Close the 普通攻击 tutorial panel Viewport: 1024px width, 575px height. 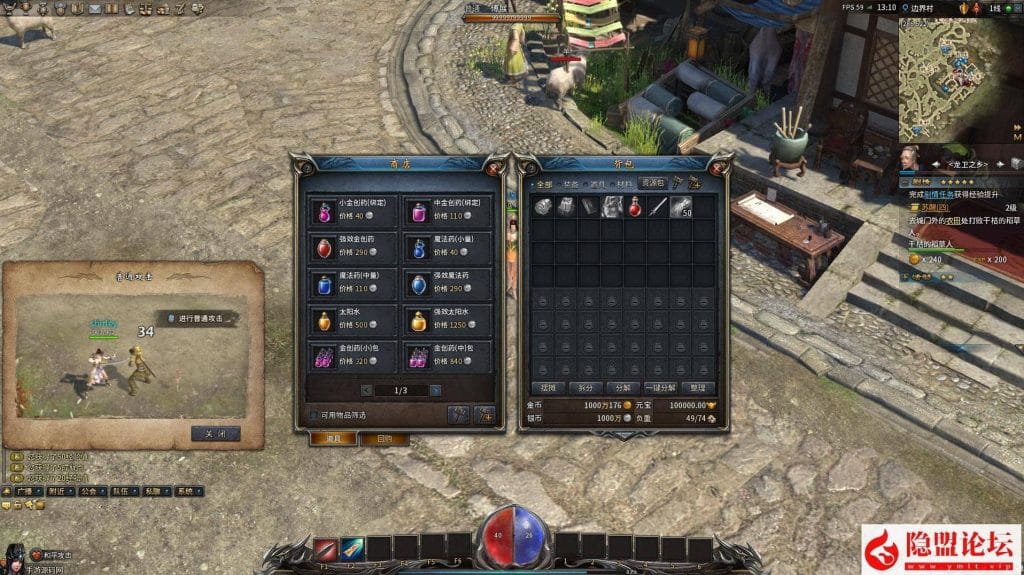(x=215, y=434)
